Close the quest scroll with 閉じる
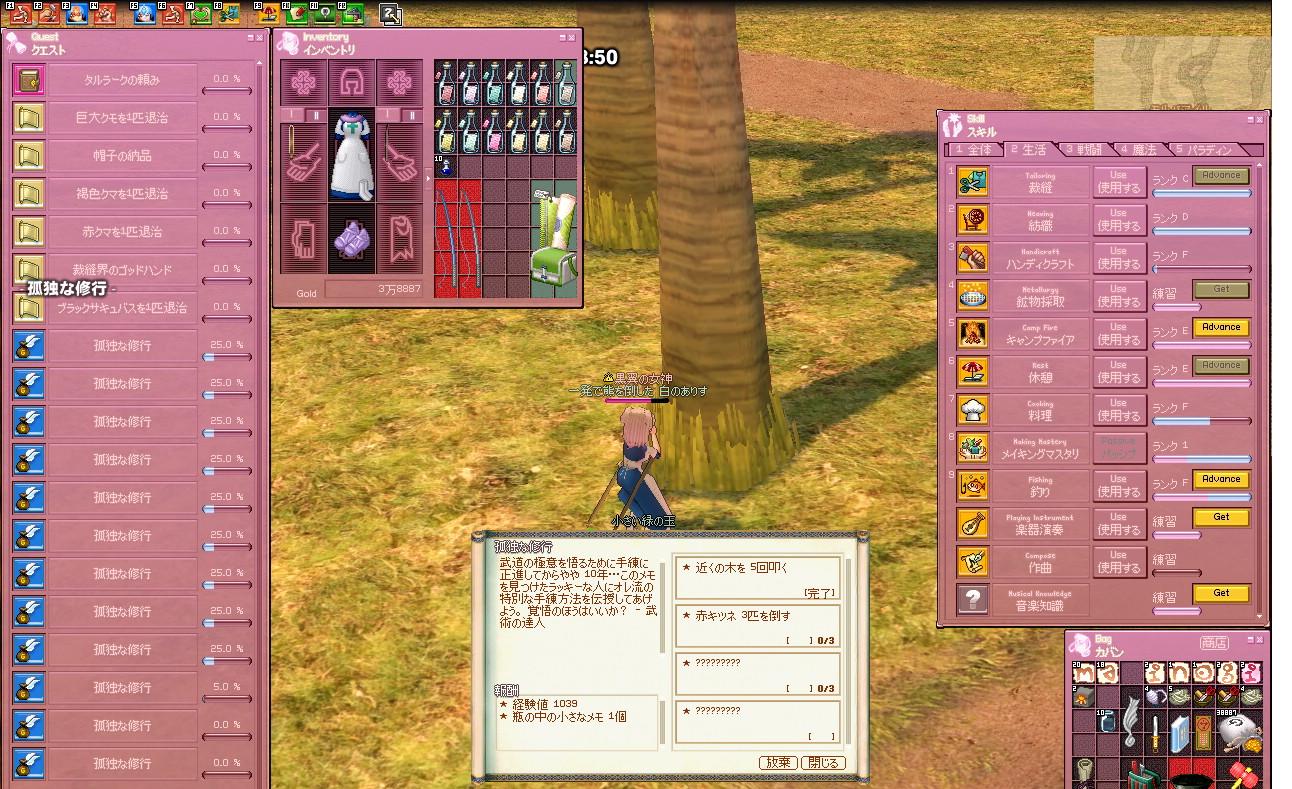Image resolution: width=1292 pixels, height=789 pixels. coord(822,762)
